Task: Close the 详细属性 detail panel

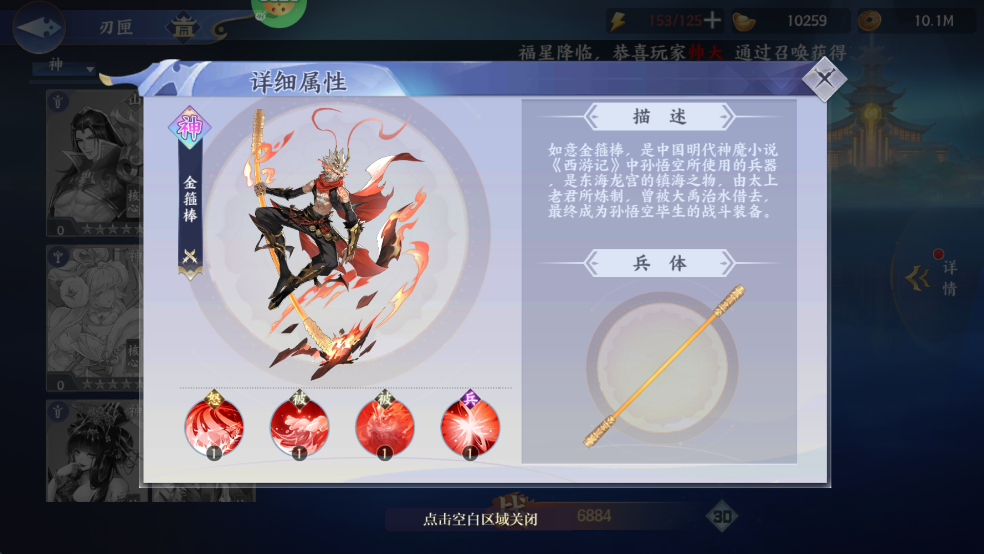Action: click(824, 78)
